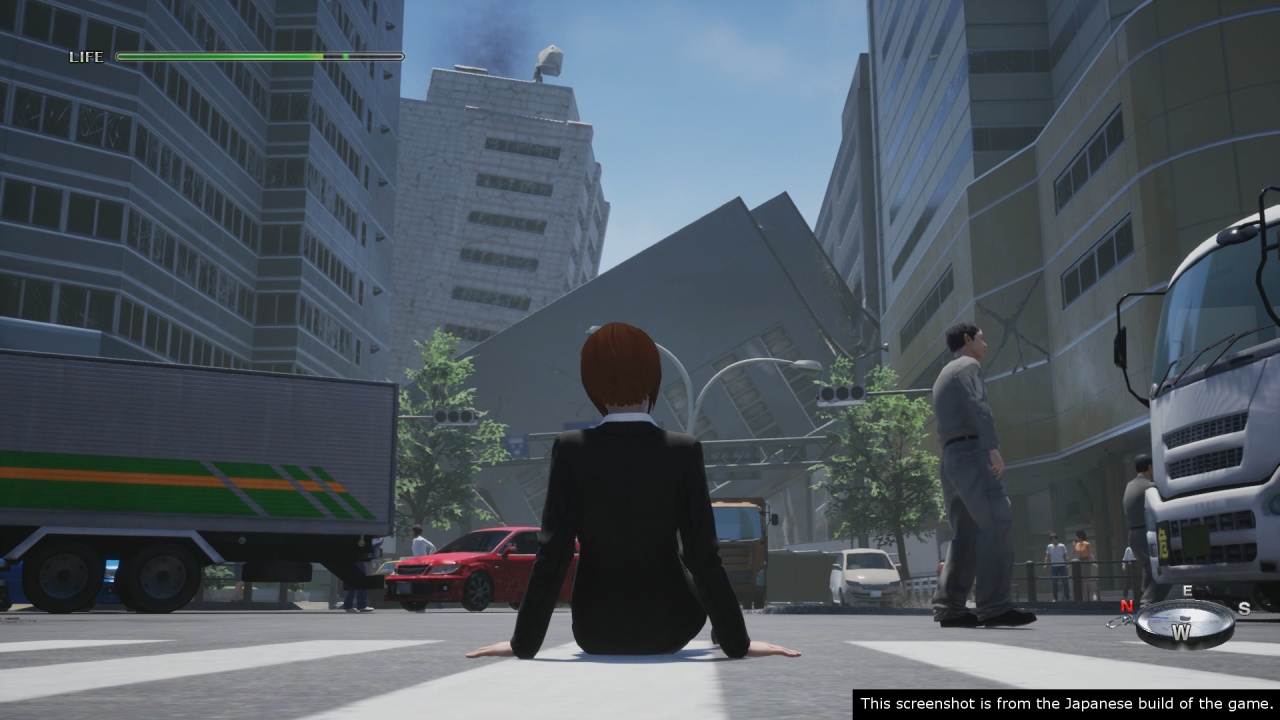Click the pedestrians by the guardrail

[x=1068, y=560]
